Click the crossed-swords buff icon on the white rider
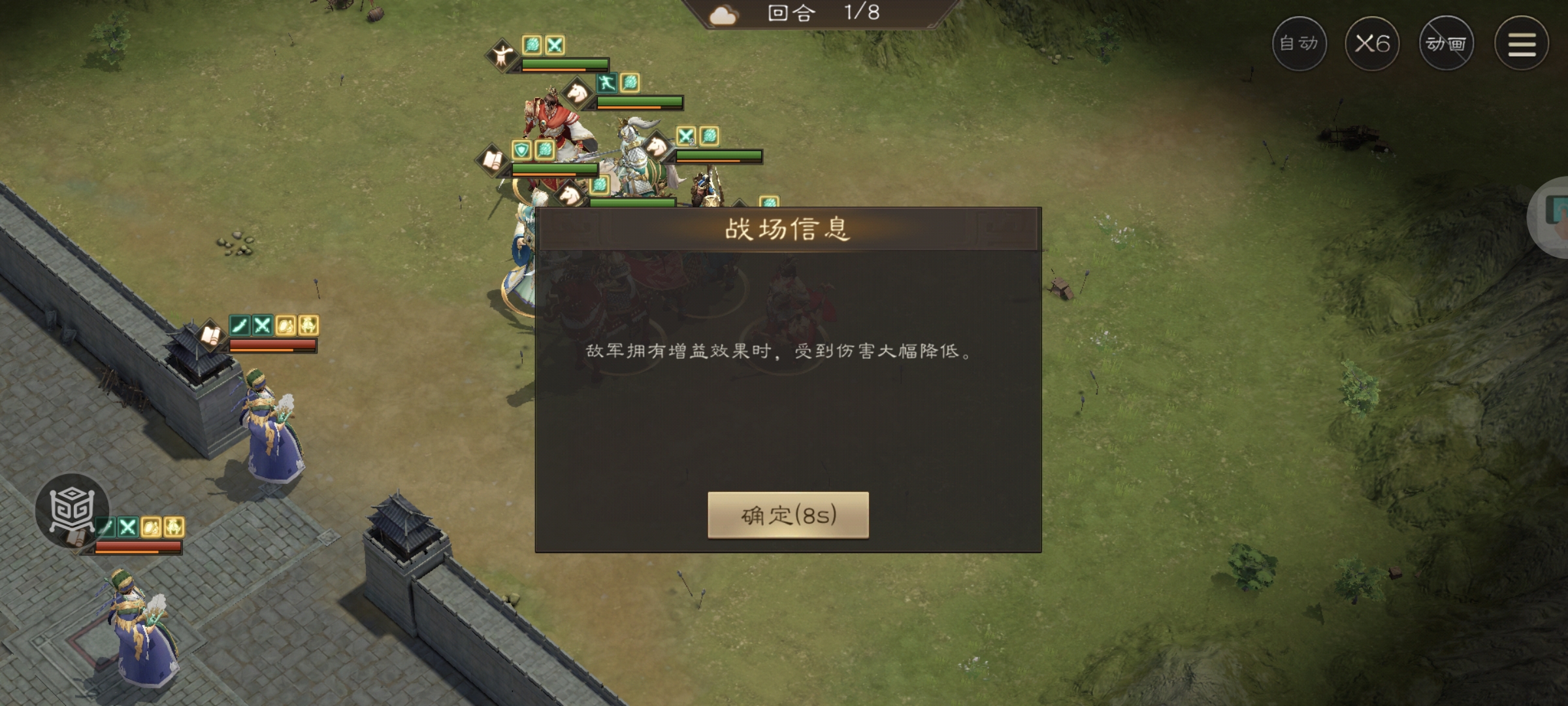The image size is (1568, 706). click(685, 136)
